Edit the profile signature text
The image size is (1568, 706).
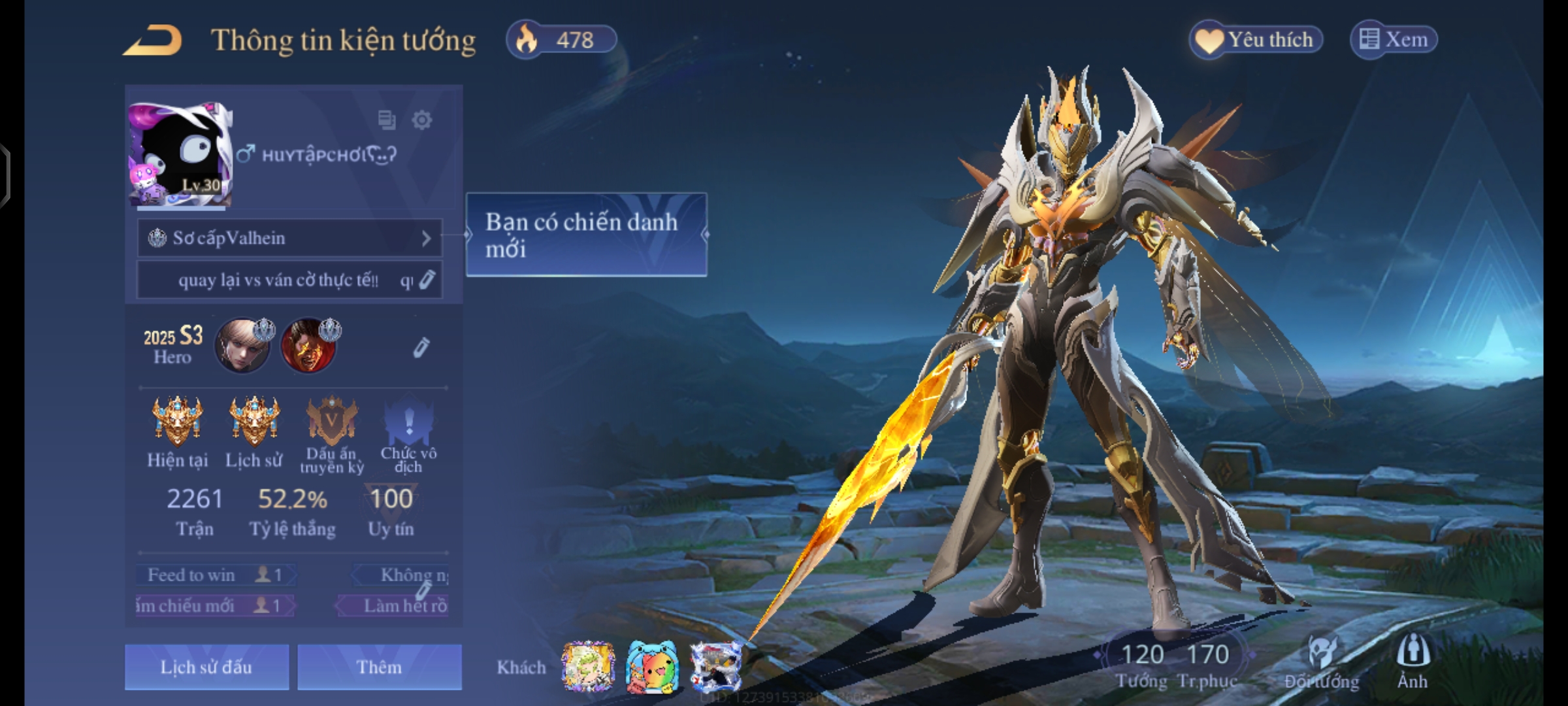point(427,280)
